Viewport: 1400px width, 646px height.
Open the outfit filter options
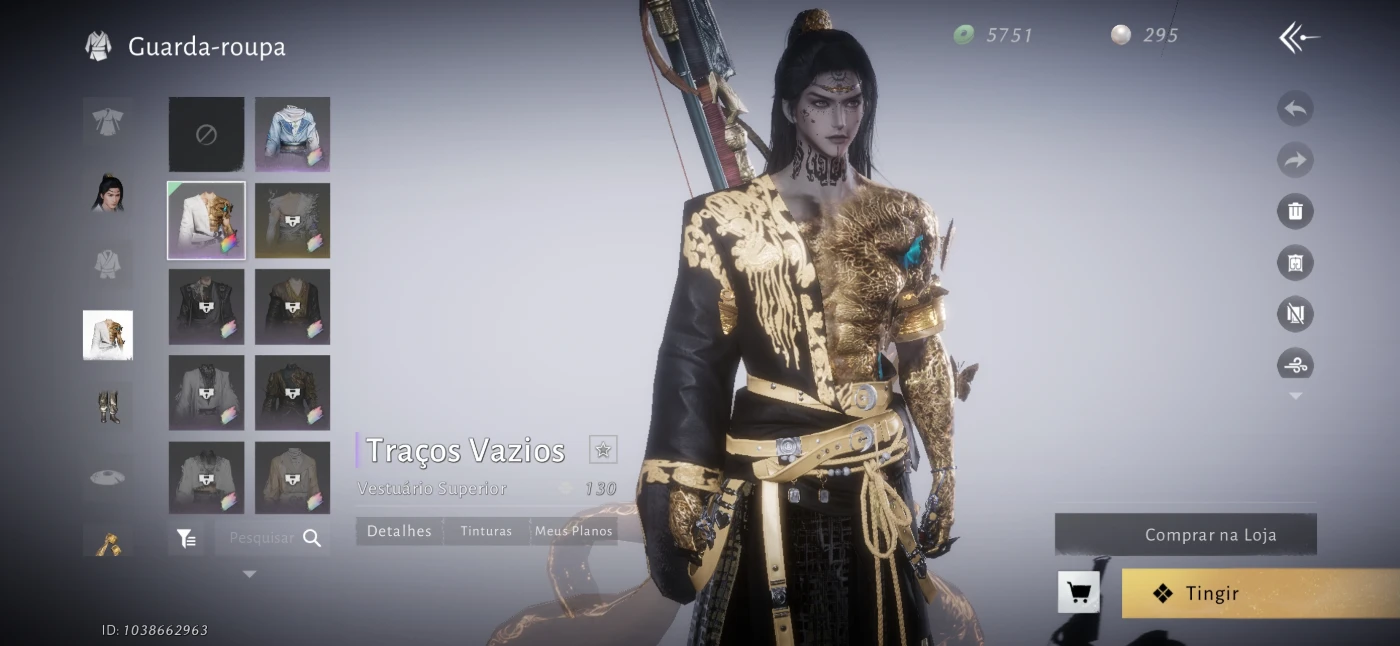187,538
